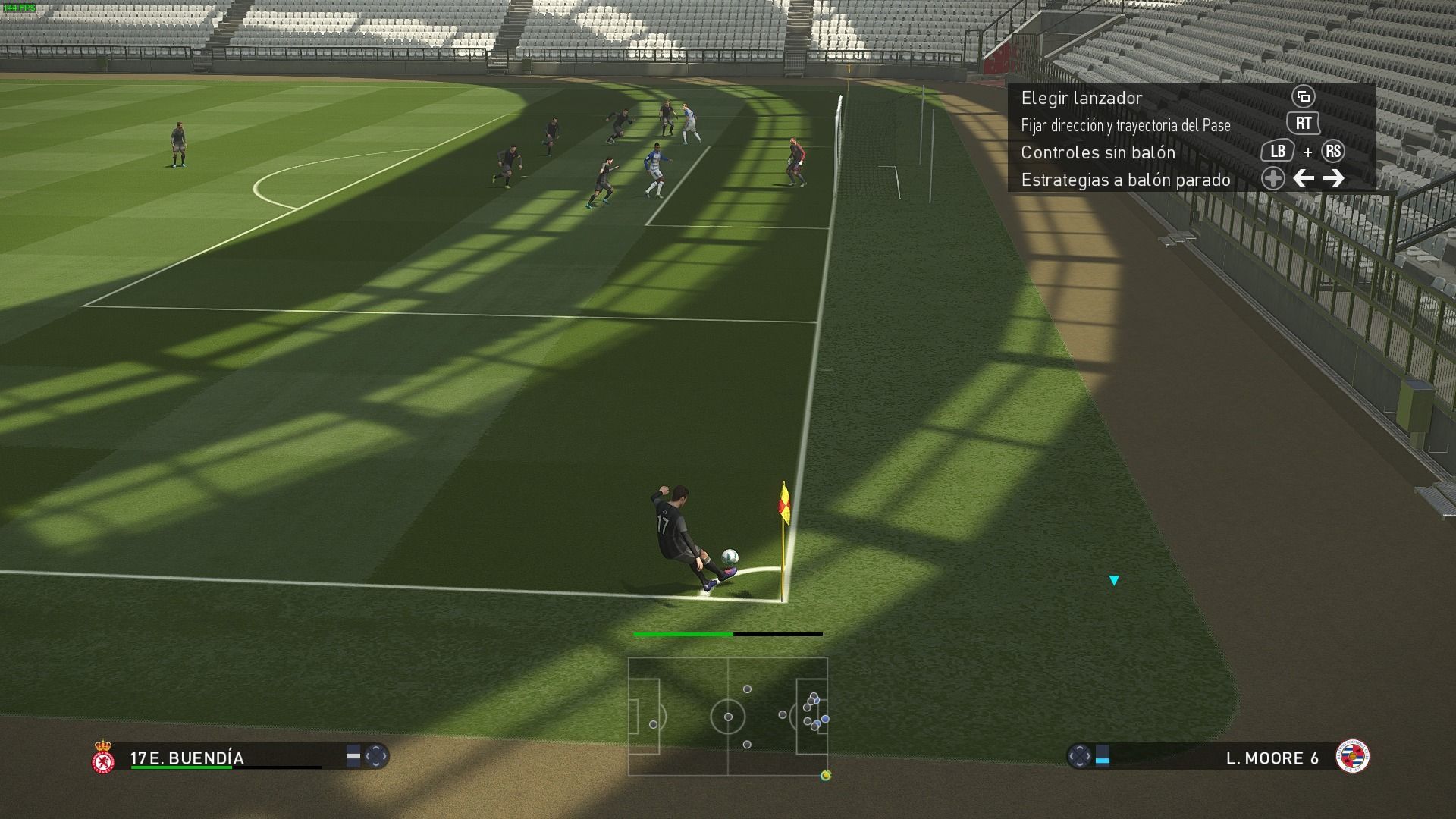Image resolution: width=1456 pixels, height=819 pixels.
Task: Click the Reading club crest
Action: (x=1352, y=756)
